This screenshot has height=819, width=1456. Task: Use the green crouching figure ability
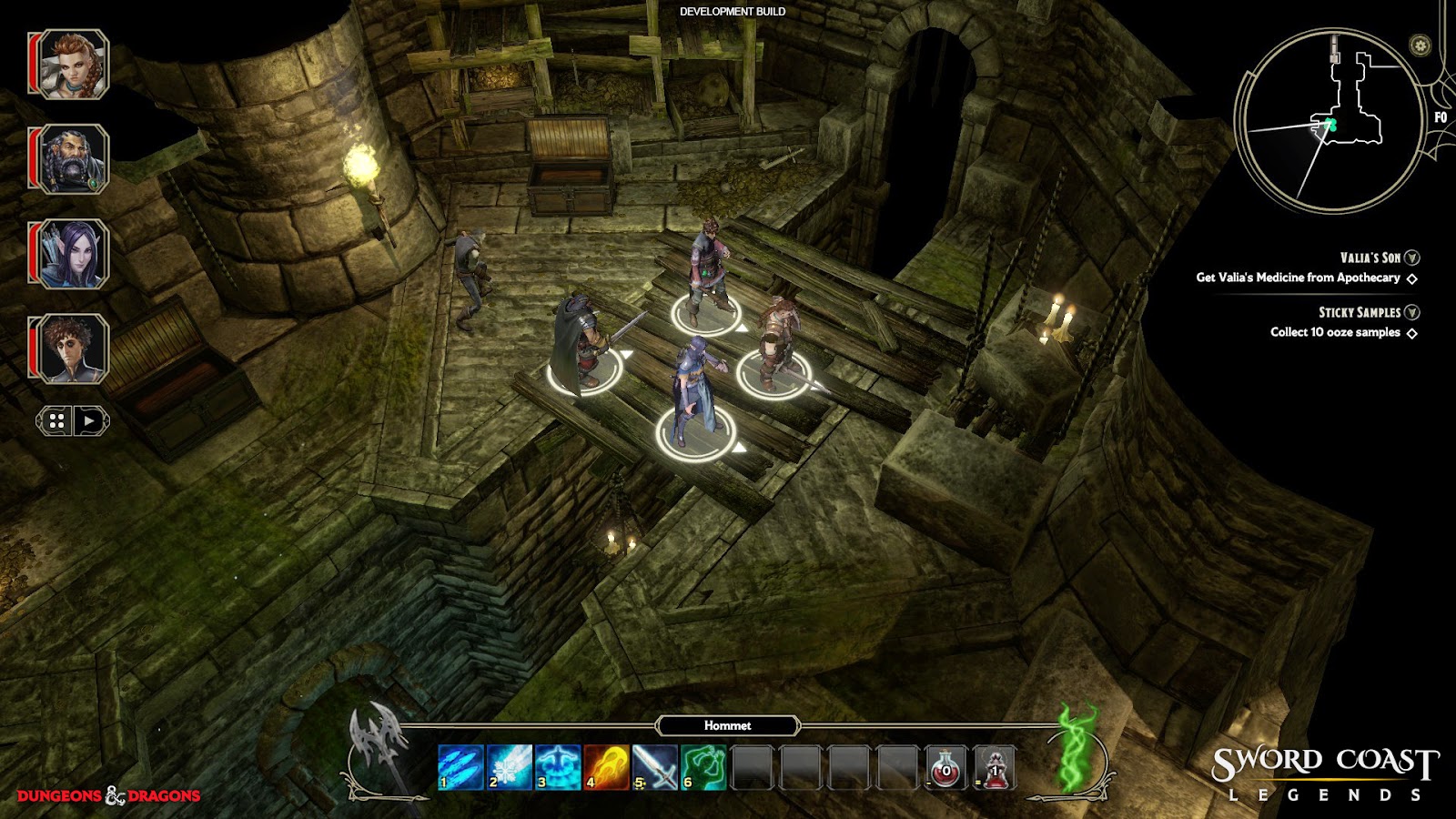coord(703,767)
